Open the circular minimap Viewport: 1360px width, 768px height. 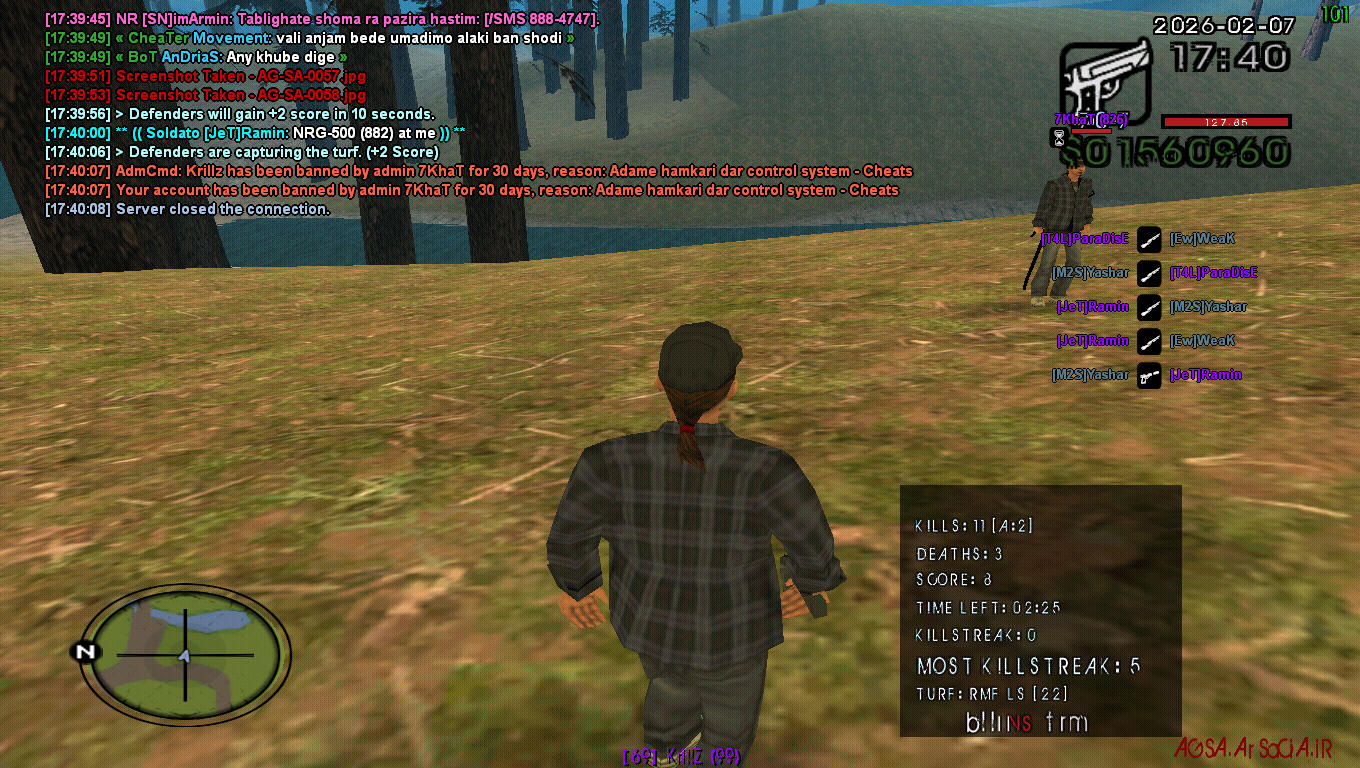tap(185, 655)
